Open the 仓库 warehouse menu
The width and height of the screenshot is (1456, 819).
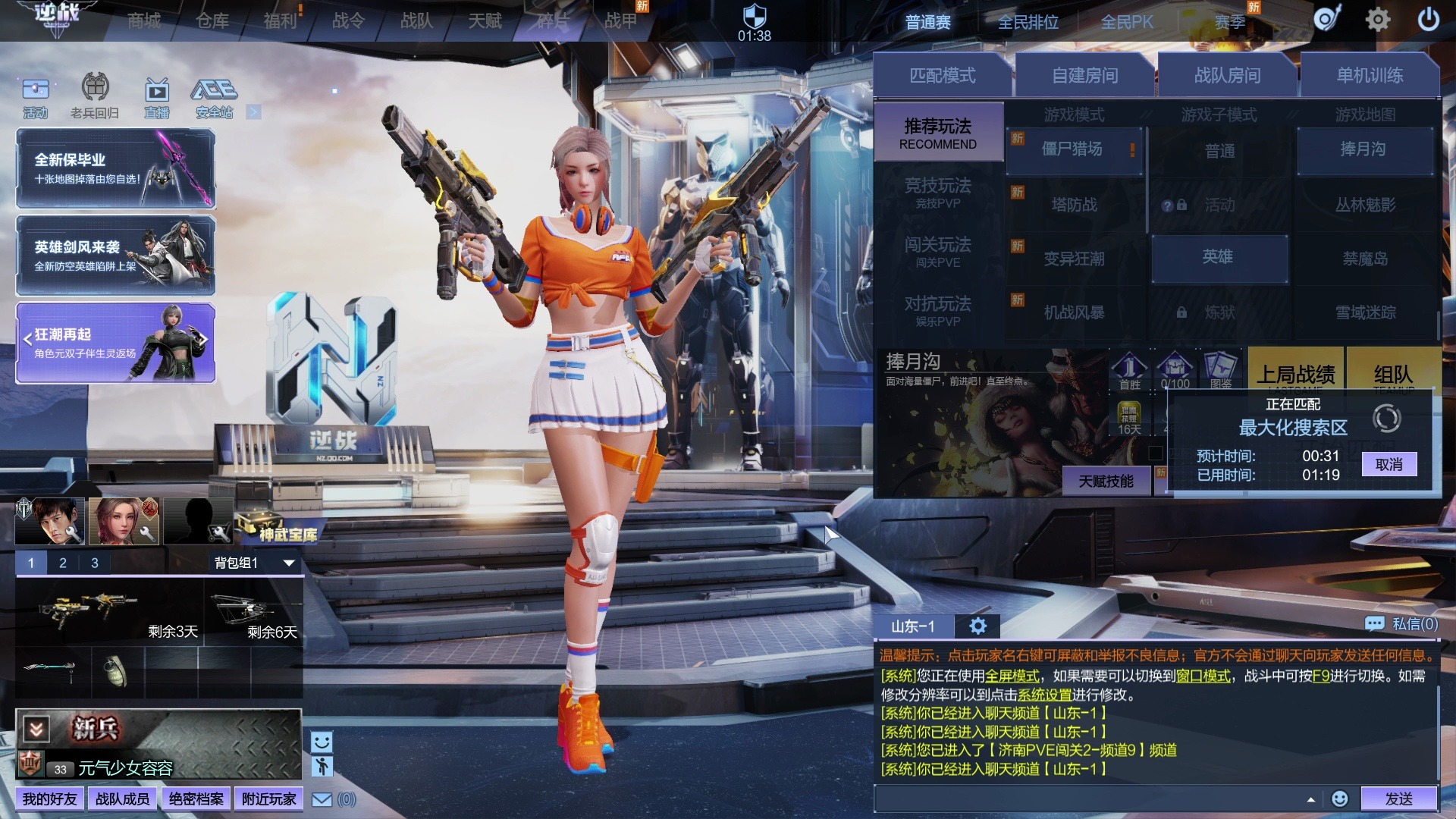[x=212, y=21]
